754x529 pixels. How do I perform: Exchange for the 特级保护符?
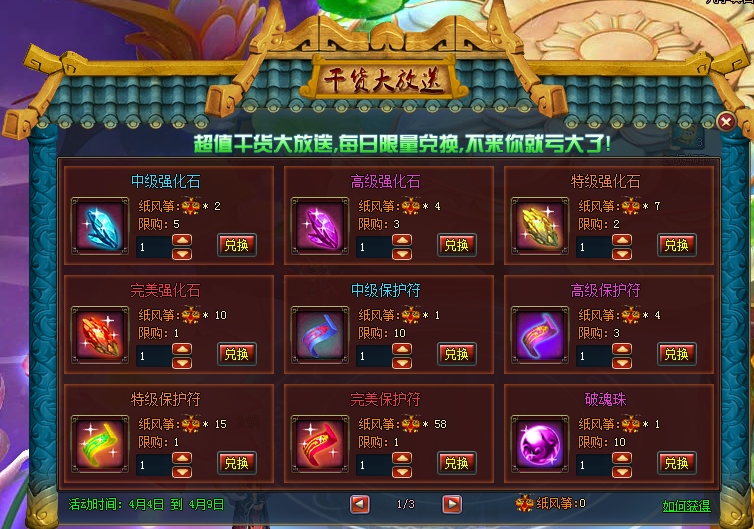pyautogui.click(x=237, y=463)
